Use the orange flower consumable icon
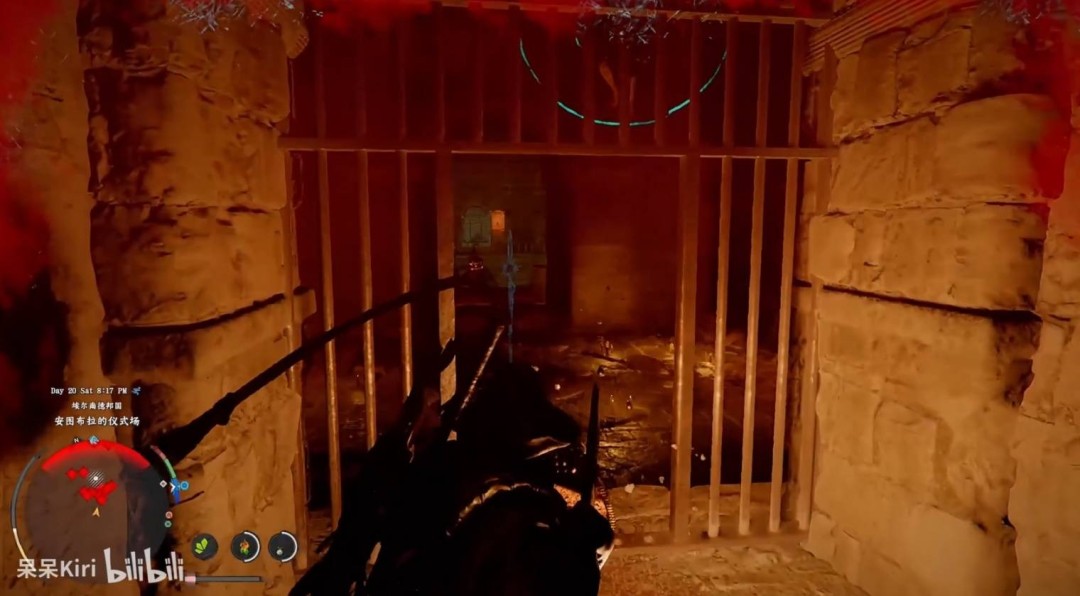The width and height of the screenshot is (1080, 596). [x=245, y=546]
